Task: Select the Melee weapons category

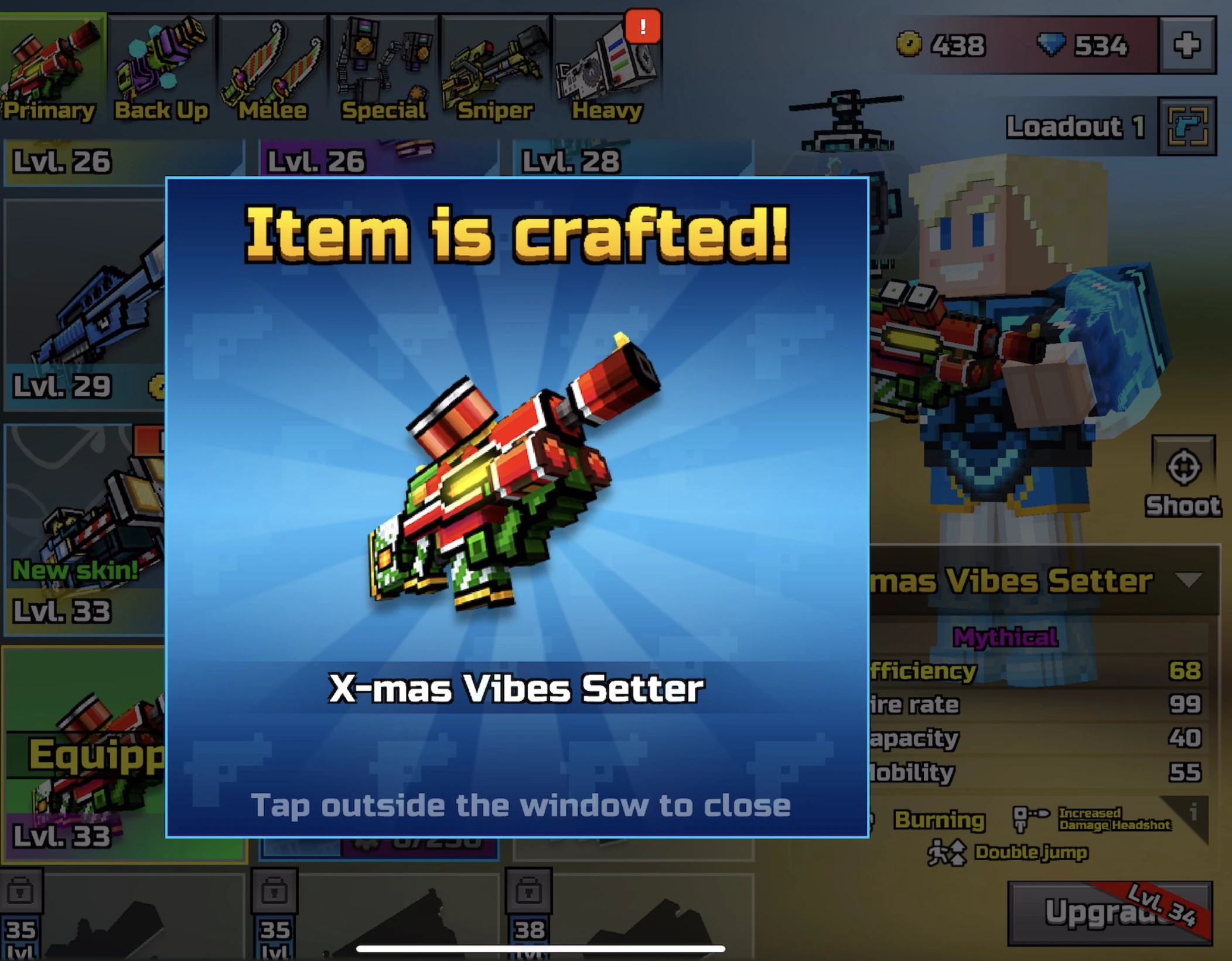Action: pos(271,64)
